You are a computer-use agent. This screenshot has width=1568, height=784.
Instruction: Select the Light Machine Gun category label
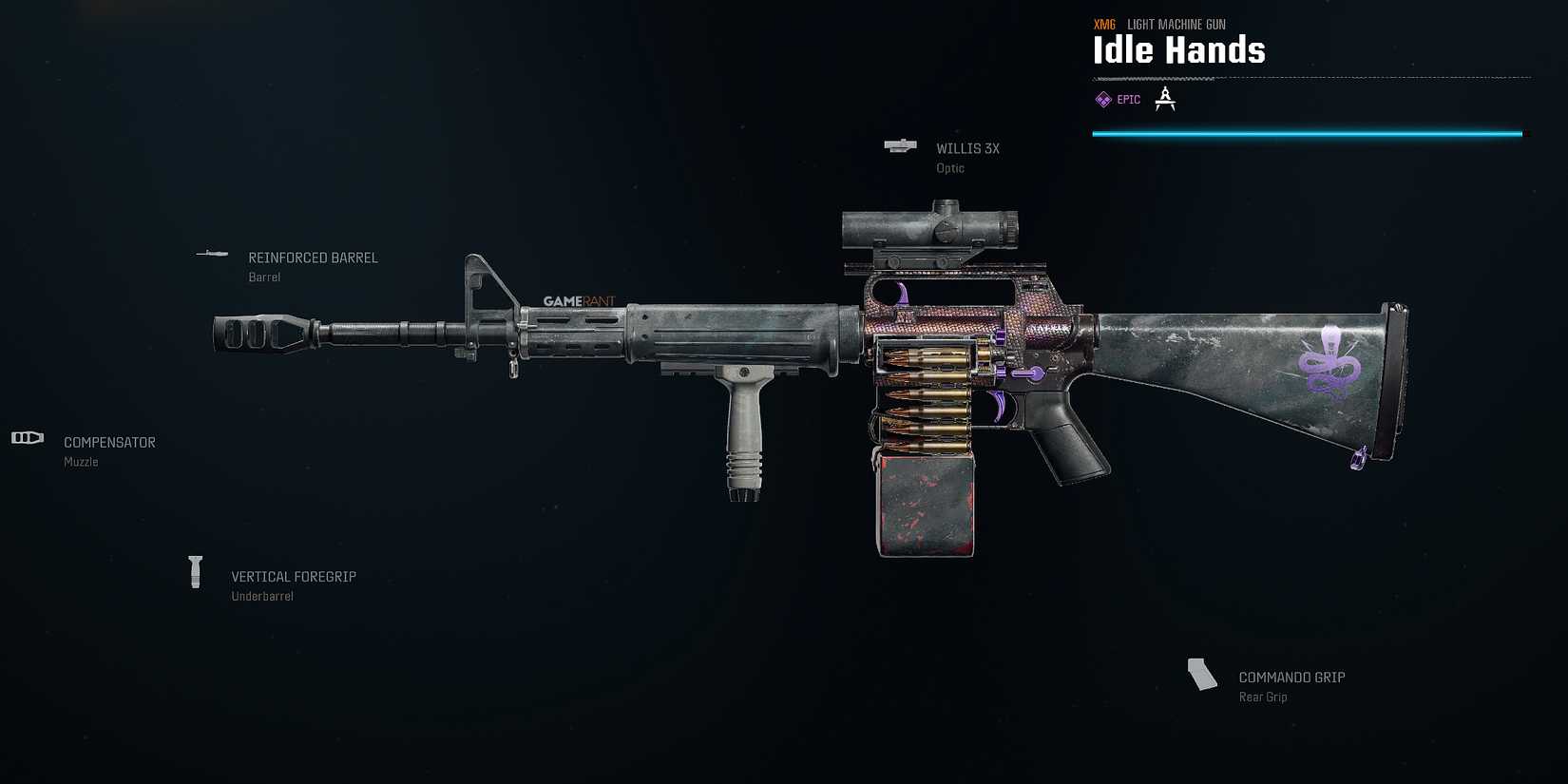pyautogui.click(x=1176, y=24)
